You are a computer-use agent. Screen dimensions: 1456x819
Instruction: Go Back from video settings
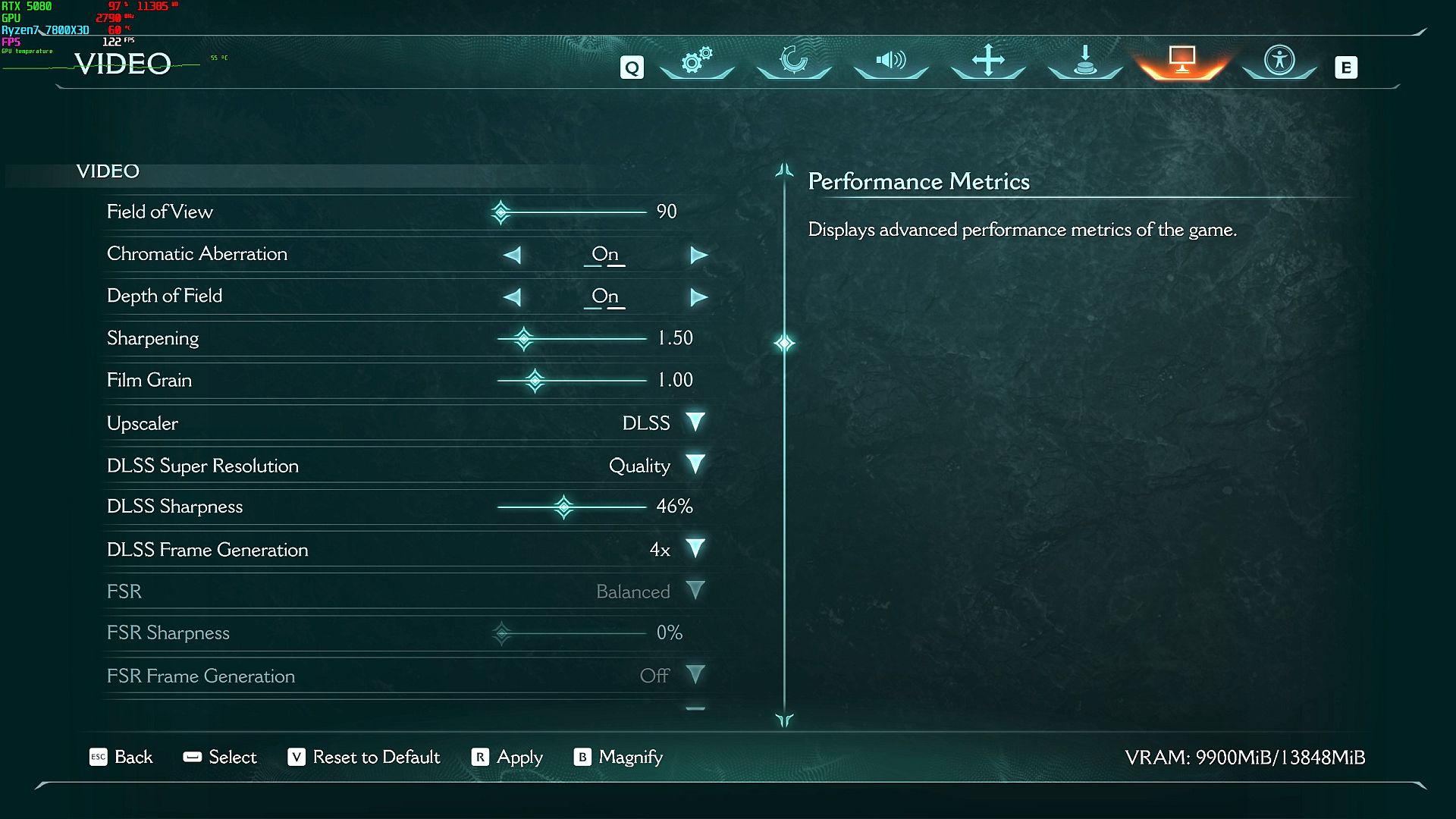click(x=121, y=757)
